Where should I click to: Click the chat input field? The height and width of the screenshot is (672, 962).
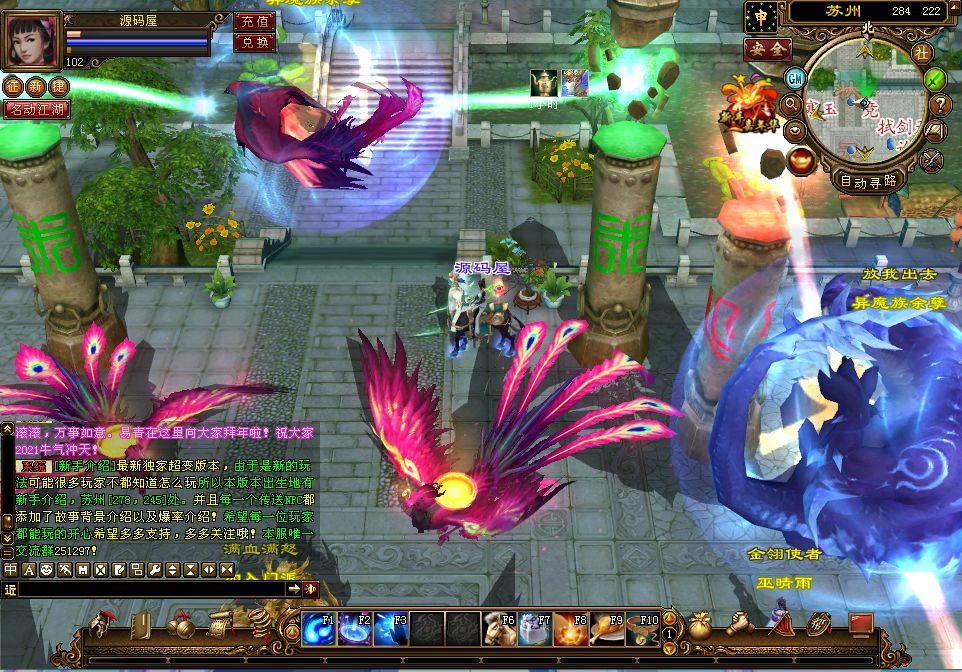click(150, 590)
